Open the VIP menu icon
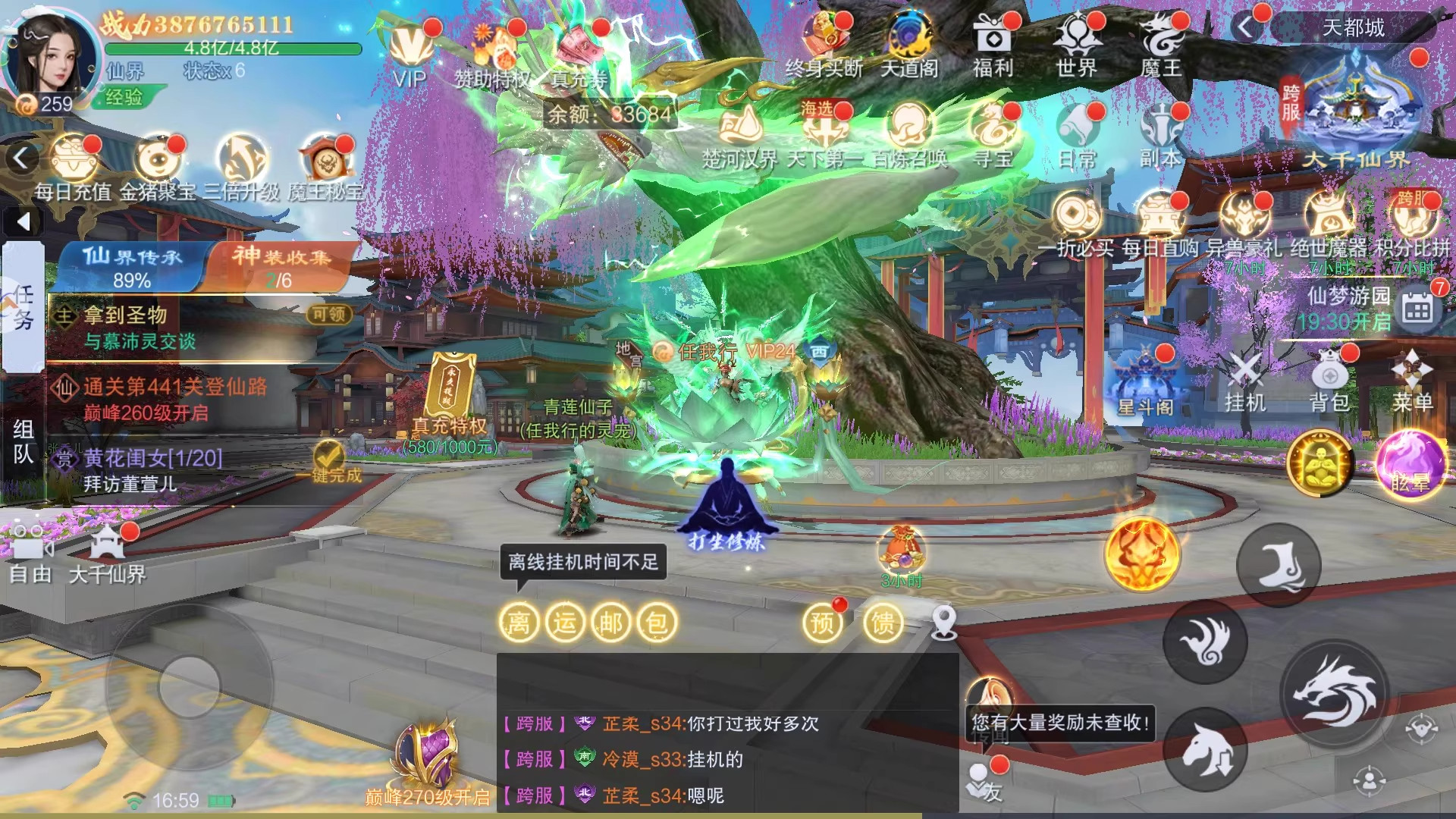 (410, 52)
